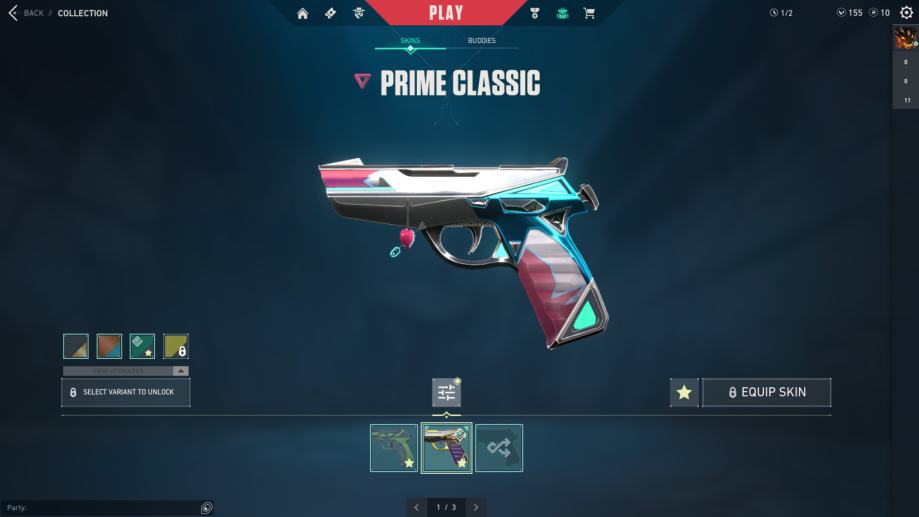Select the dark grey and tan variant swatch
The image size is (919, 517).
click(x=76, y=346)
